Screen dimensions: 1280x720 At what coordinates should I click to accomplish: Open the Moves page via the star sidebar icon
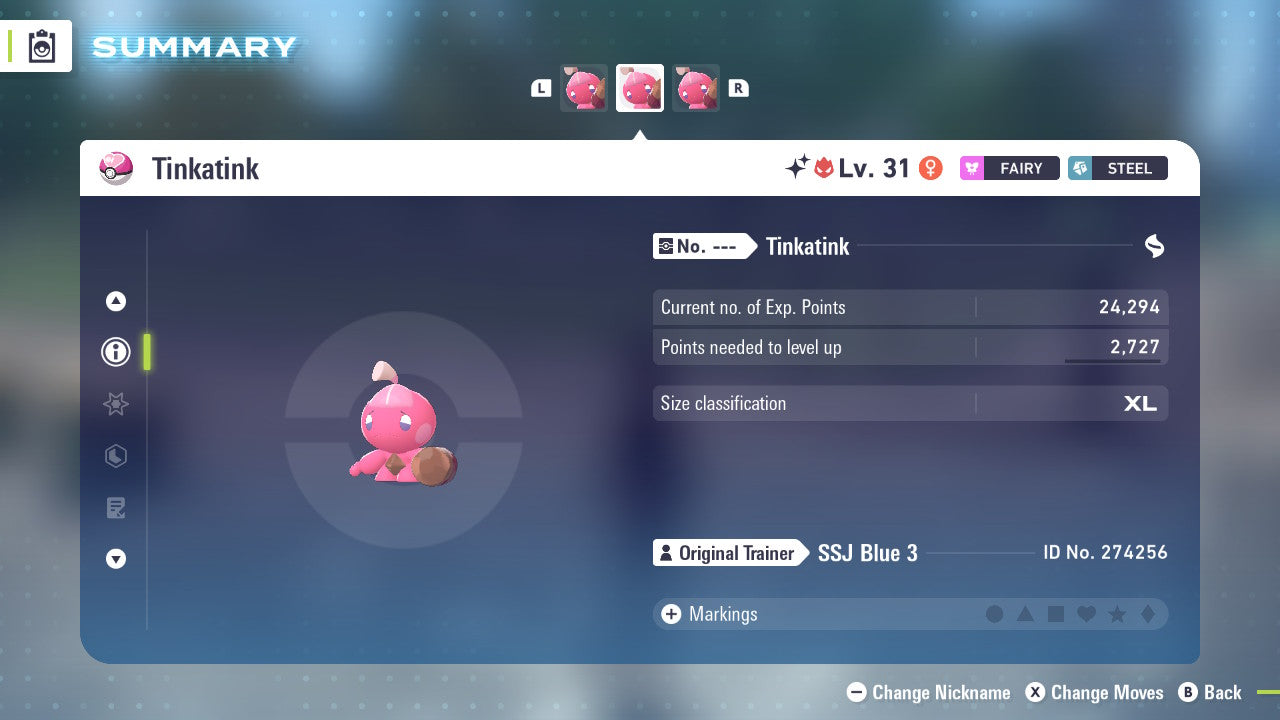point(115,404)
